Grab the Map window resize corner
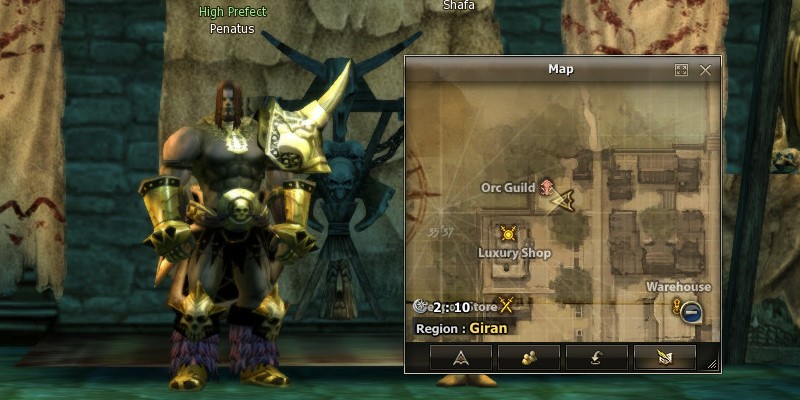The width and height of the screenshot is (800, 400). 713,366
